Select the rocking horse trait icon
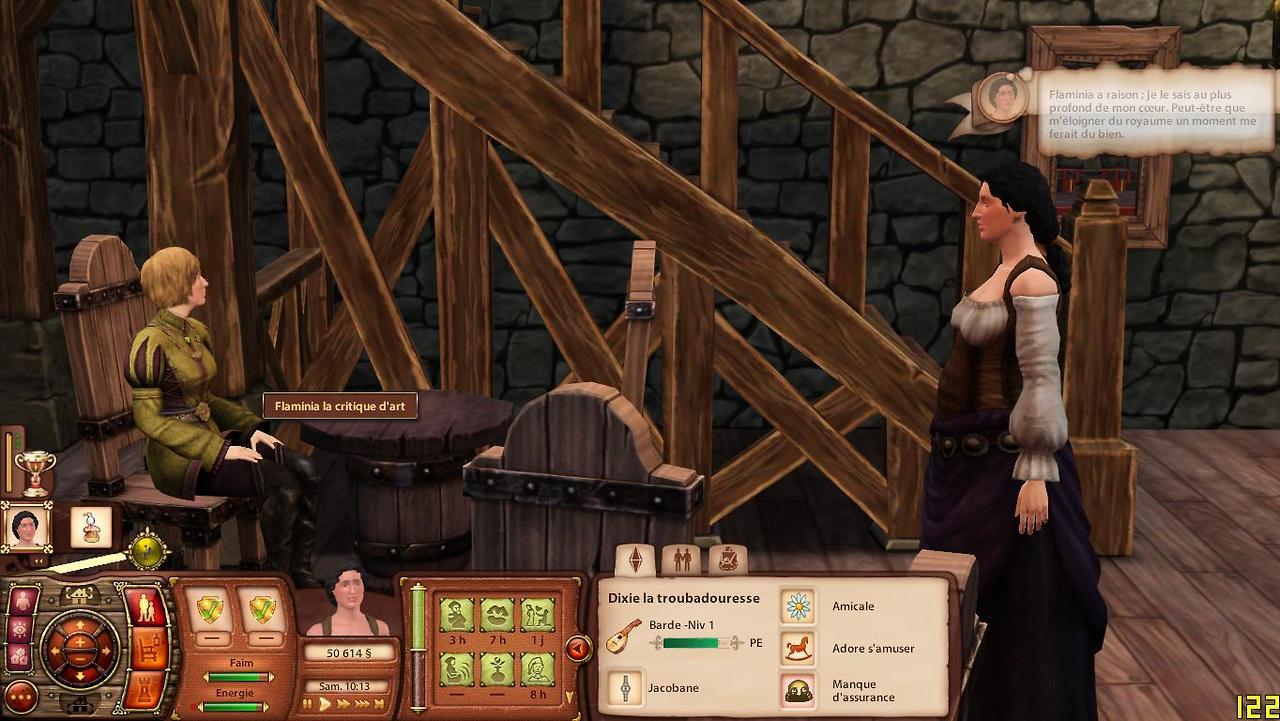The image size is (1280, 721). [798, 648]
